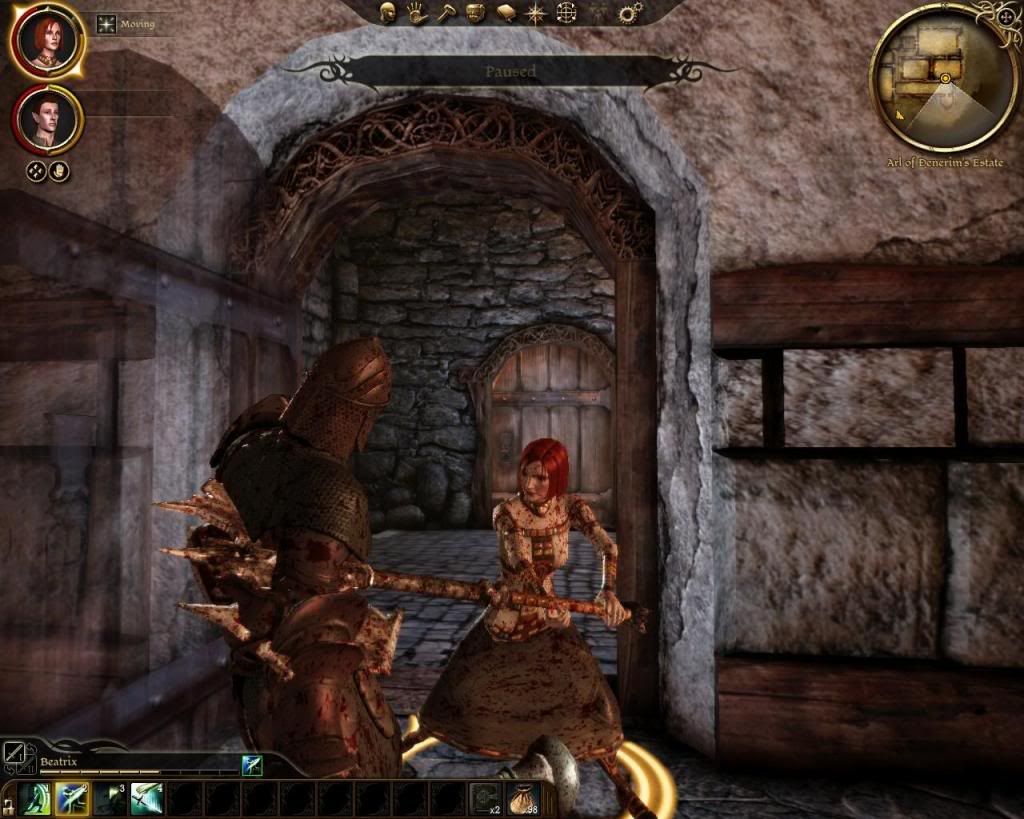Toggle the party hold position hand button

59,171
